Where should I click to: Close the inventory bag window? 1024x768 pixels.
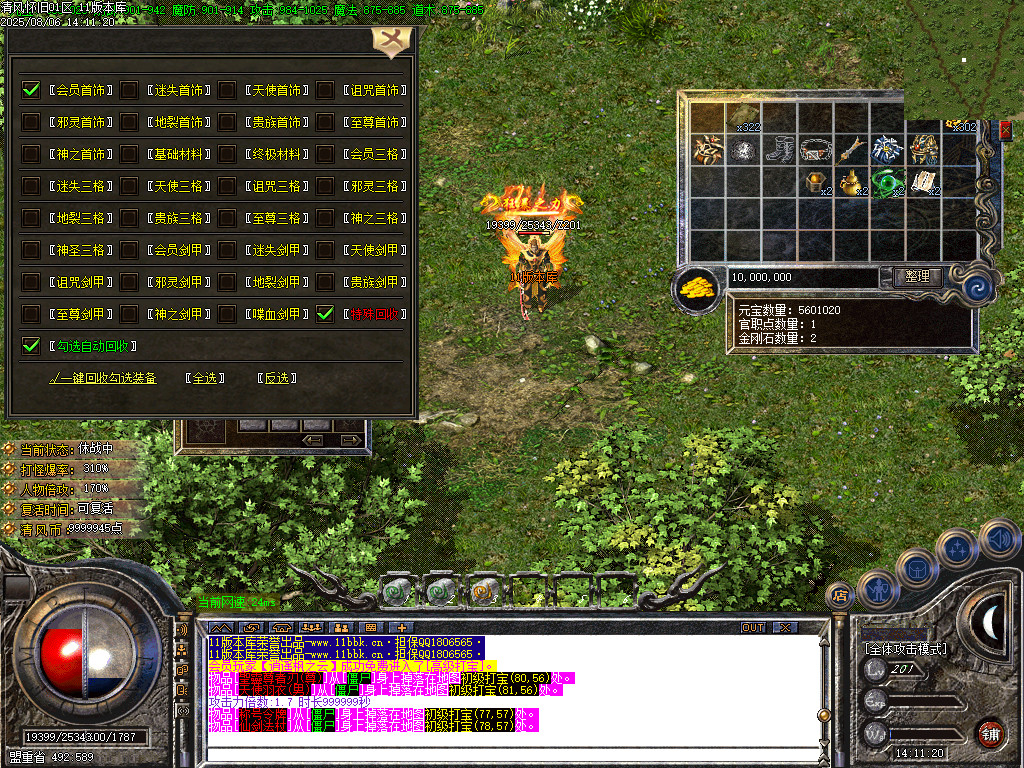1005,129
